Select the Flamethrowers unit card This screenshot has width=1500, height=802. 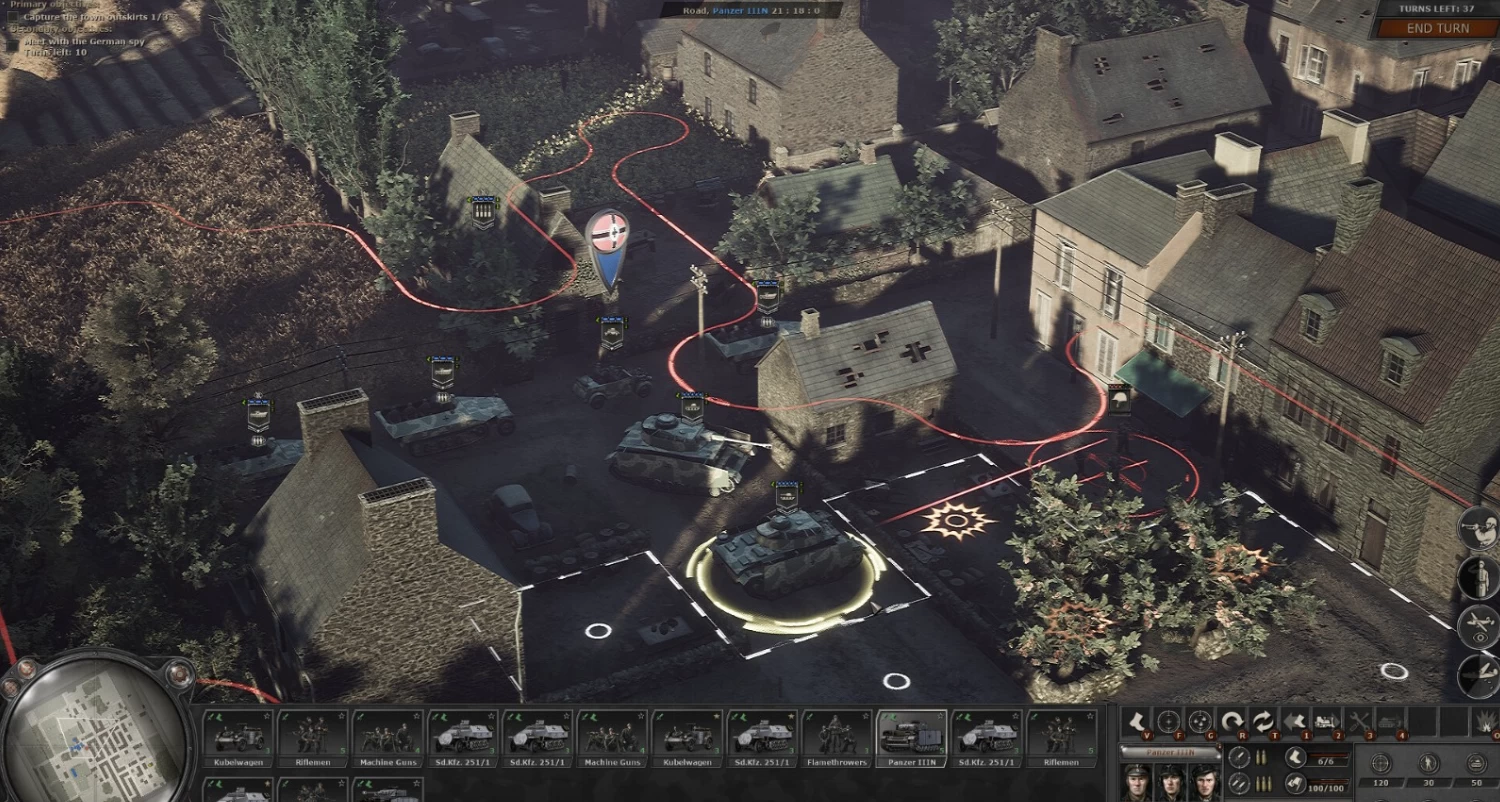point(837,738)
